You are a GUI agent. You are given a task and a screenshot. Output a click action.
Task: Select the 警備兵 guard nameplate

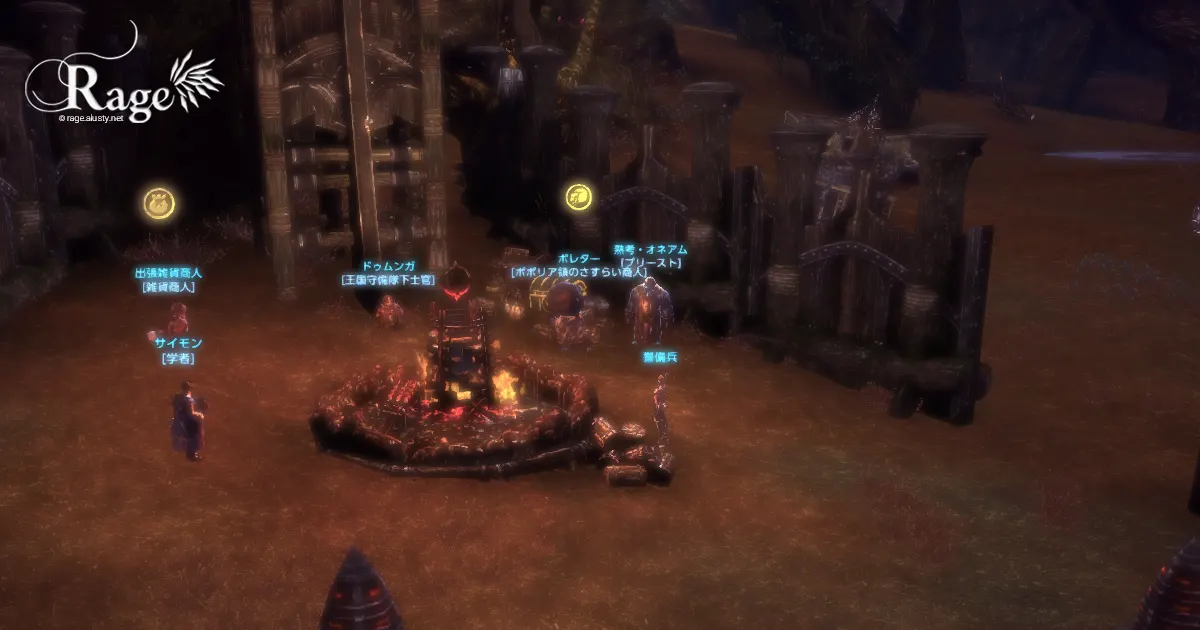click(x=660, y=356)
